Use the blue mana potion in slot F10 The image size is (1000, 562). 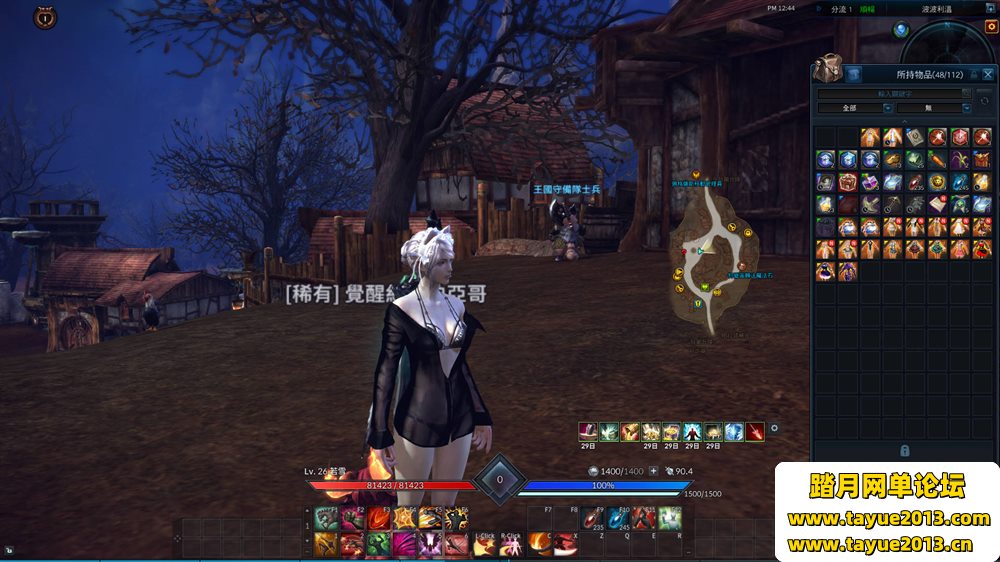(618, 519)
